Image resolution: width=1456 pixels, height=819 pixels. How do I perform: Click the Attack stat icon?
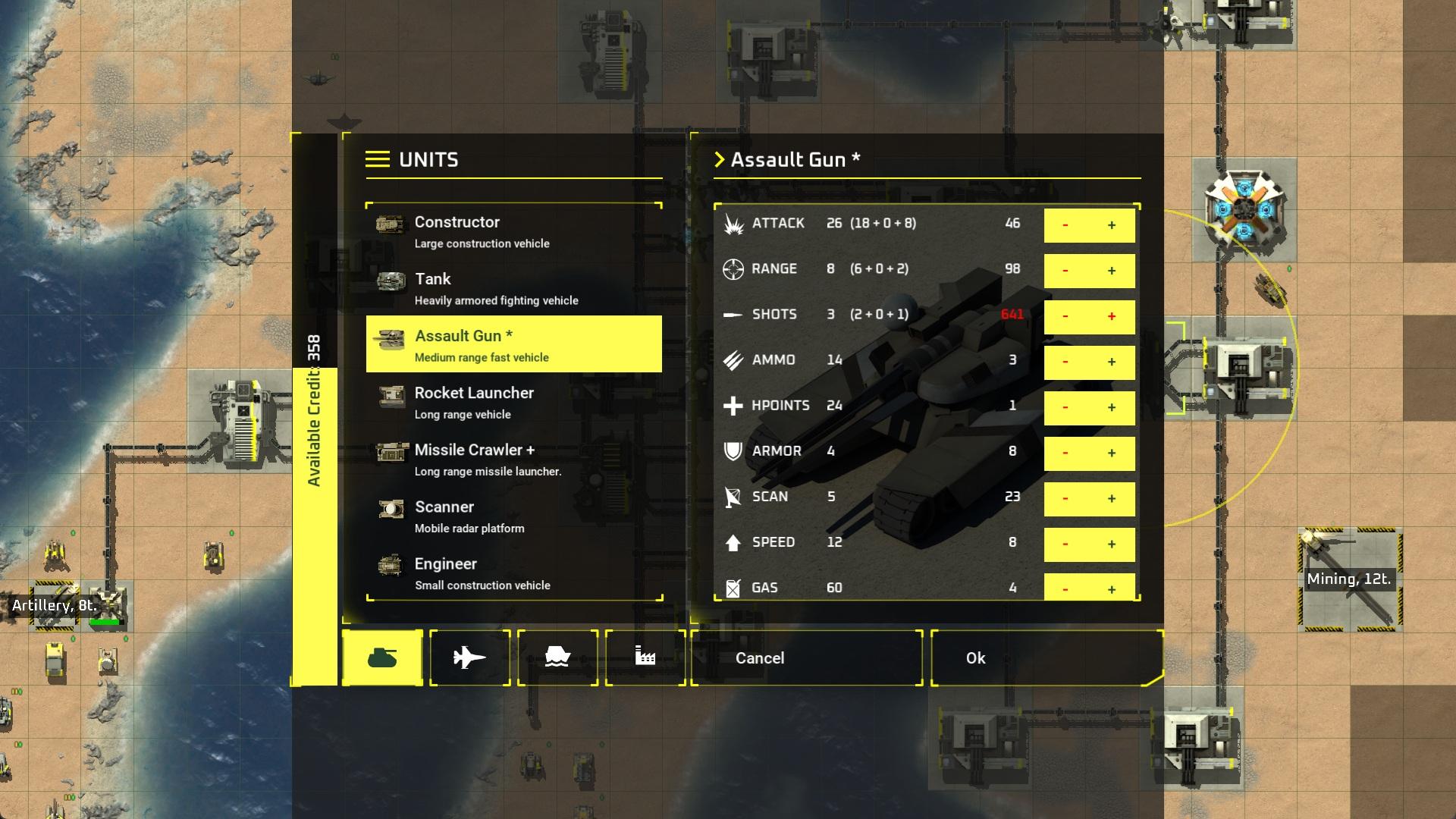pos(733,223)
